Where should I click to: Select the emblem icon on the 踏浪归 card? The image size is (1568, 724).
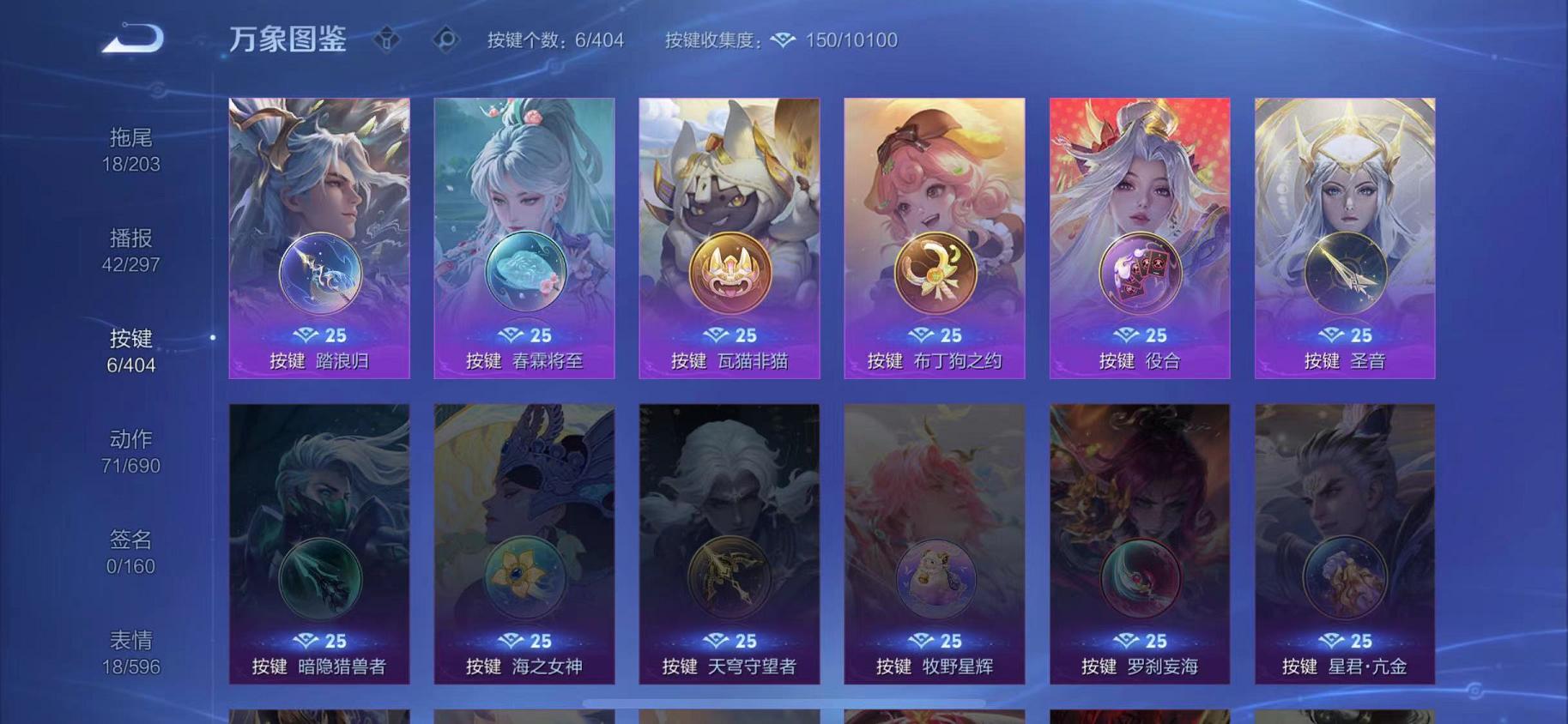pyautogui.click(x=318, y=272)
